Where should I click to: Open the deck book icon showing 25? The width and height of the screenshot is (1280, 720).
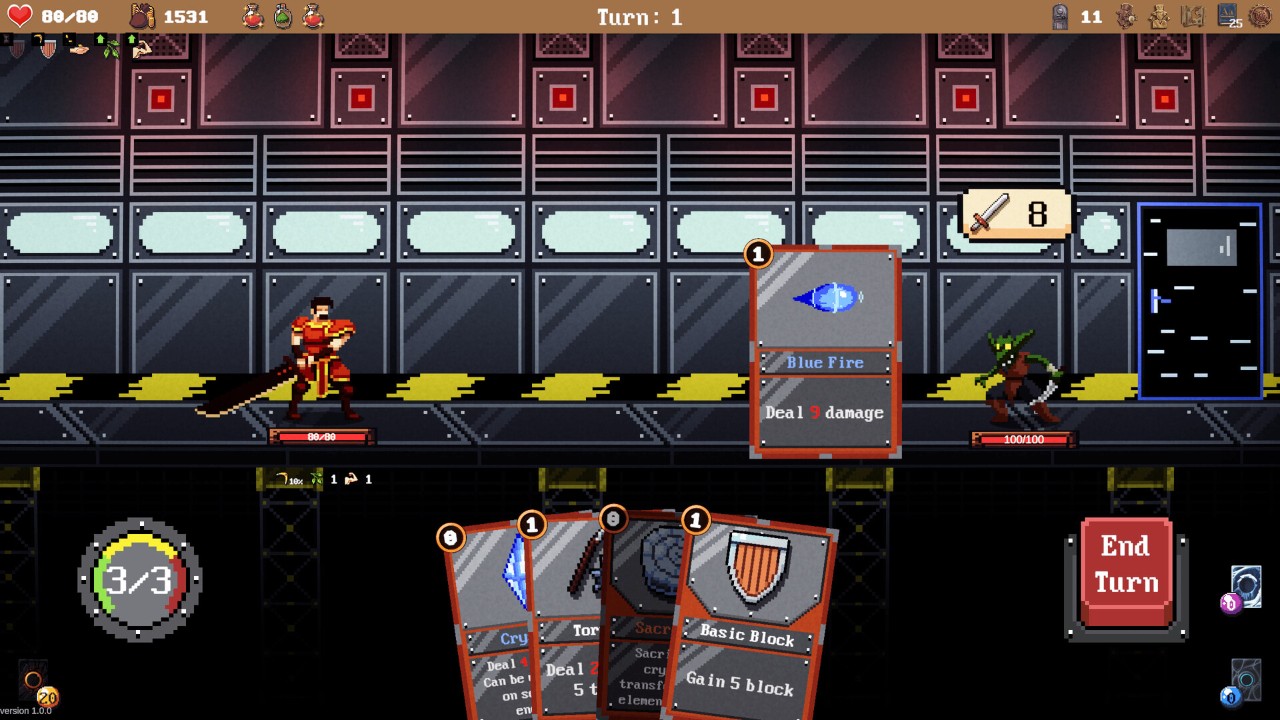point(1227,16)
